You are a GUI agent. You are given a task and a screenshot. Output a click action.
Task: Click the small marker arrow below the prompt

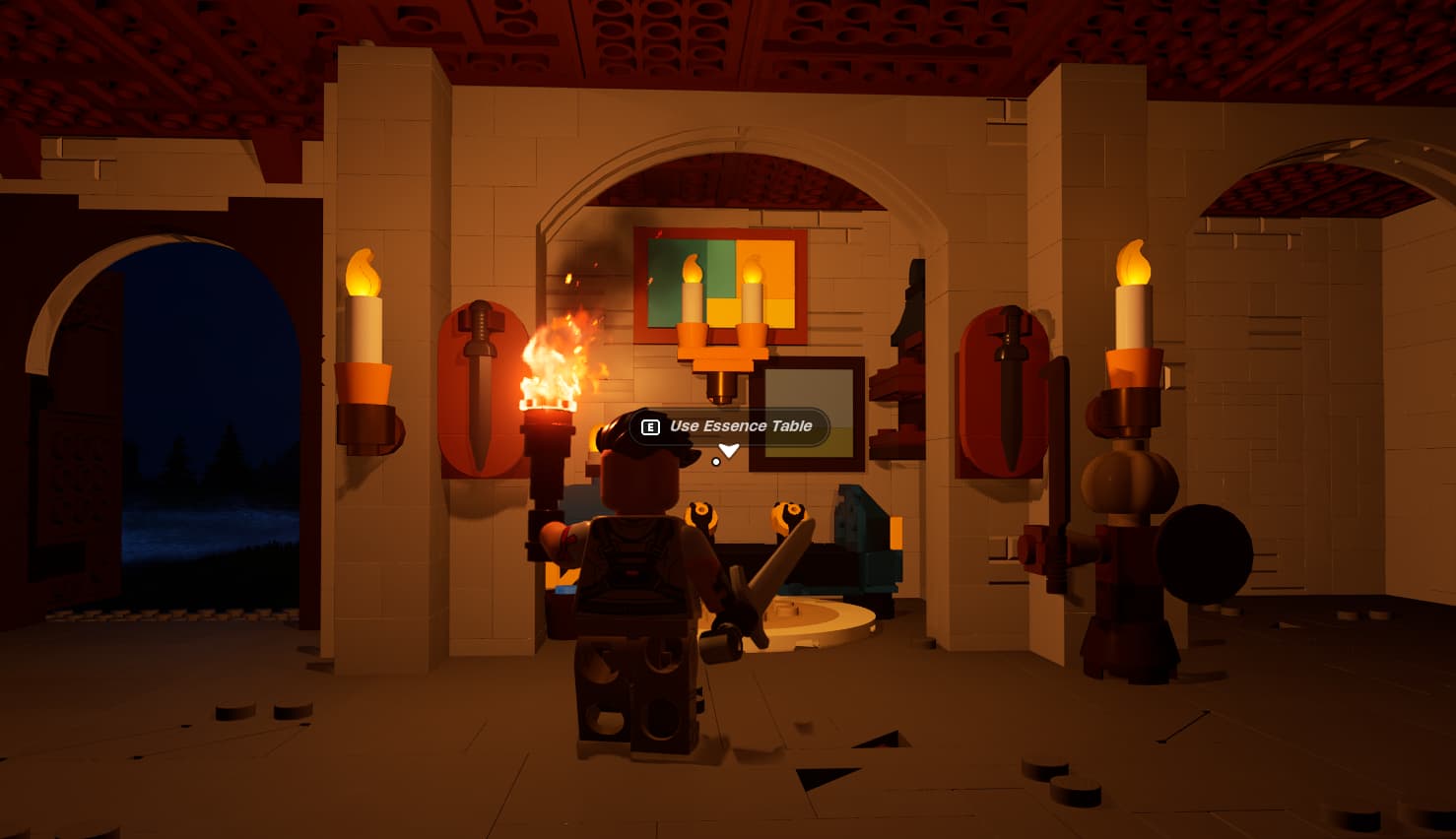coord(729,450)
